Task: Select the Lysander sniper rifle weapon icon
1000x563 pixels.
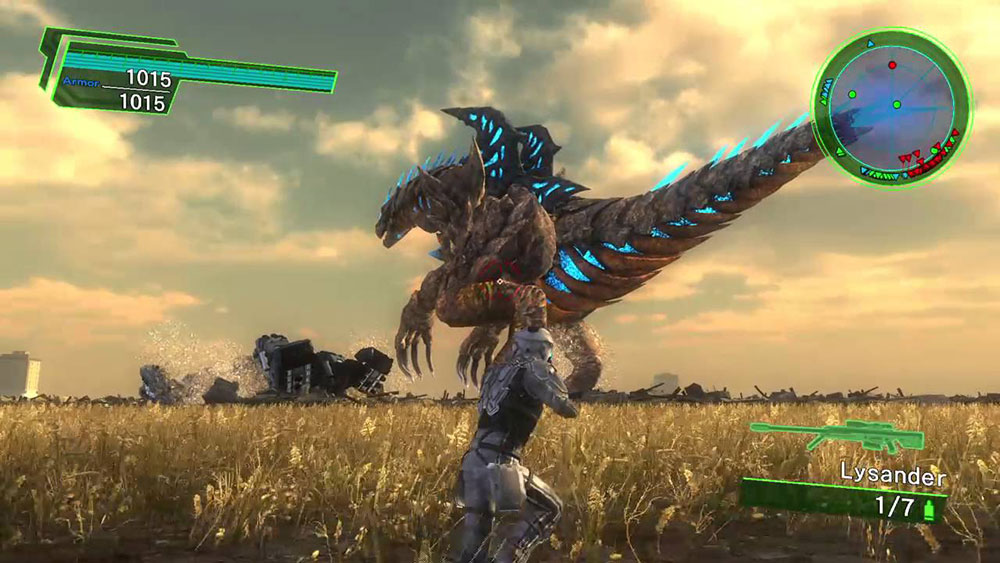Action: (837, 434)
